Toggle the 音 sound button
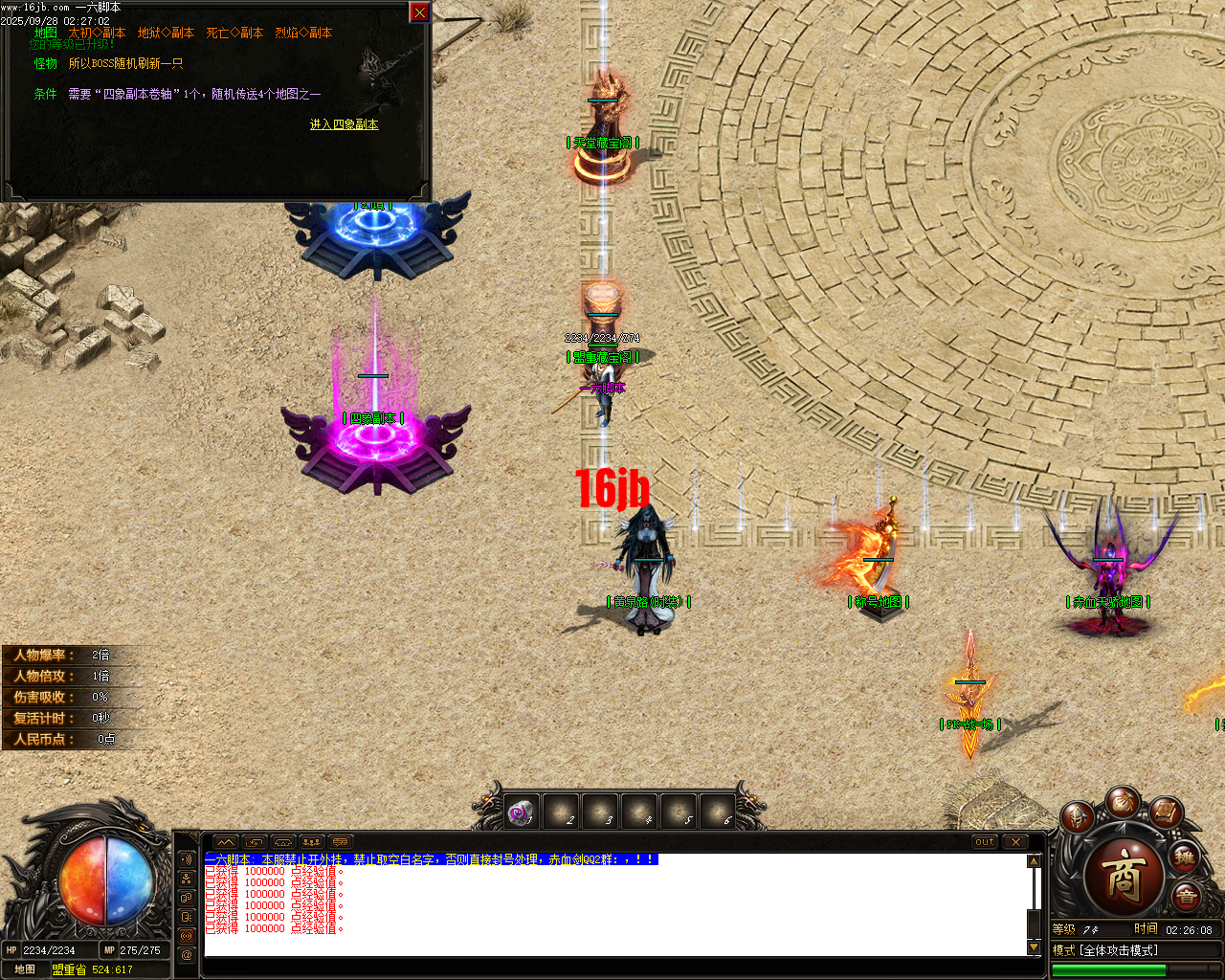 (1185, 896)
